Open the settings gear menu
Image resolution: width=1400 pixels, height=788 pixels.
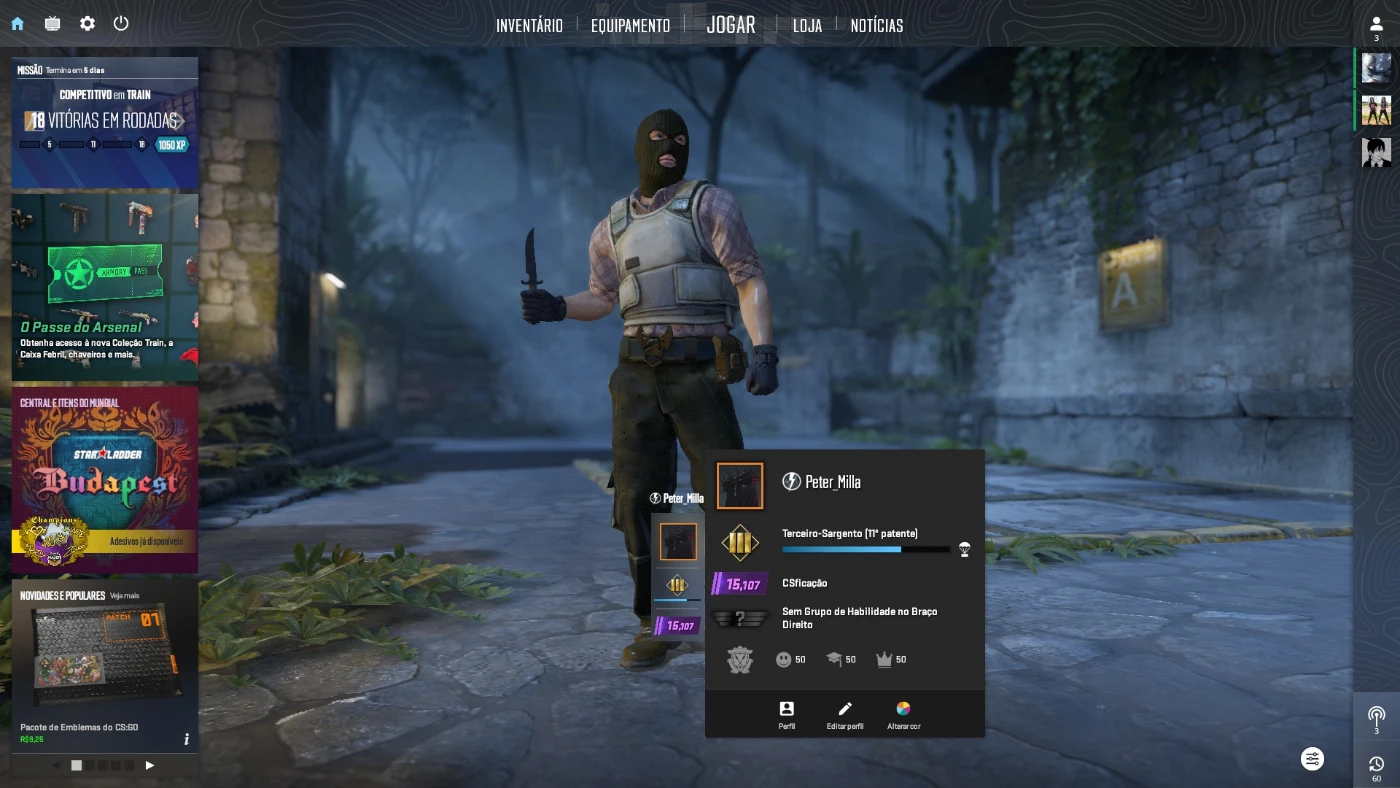pyautogui.click(x=87, y=23)
